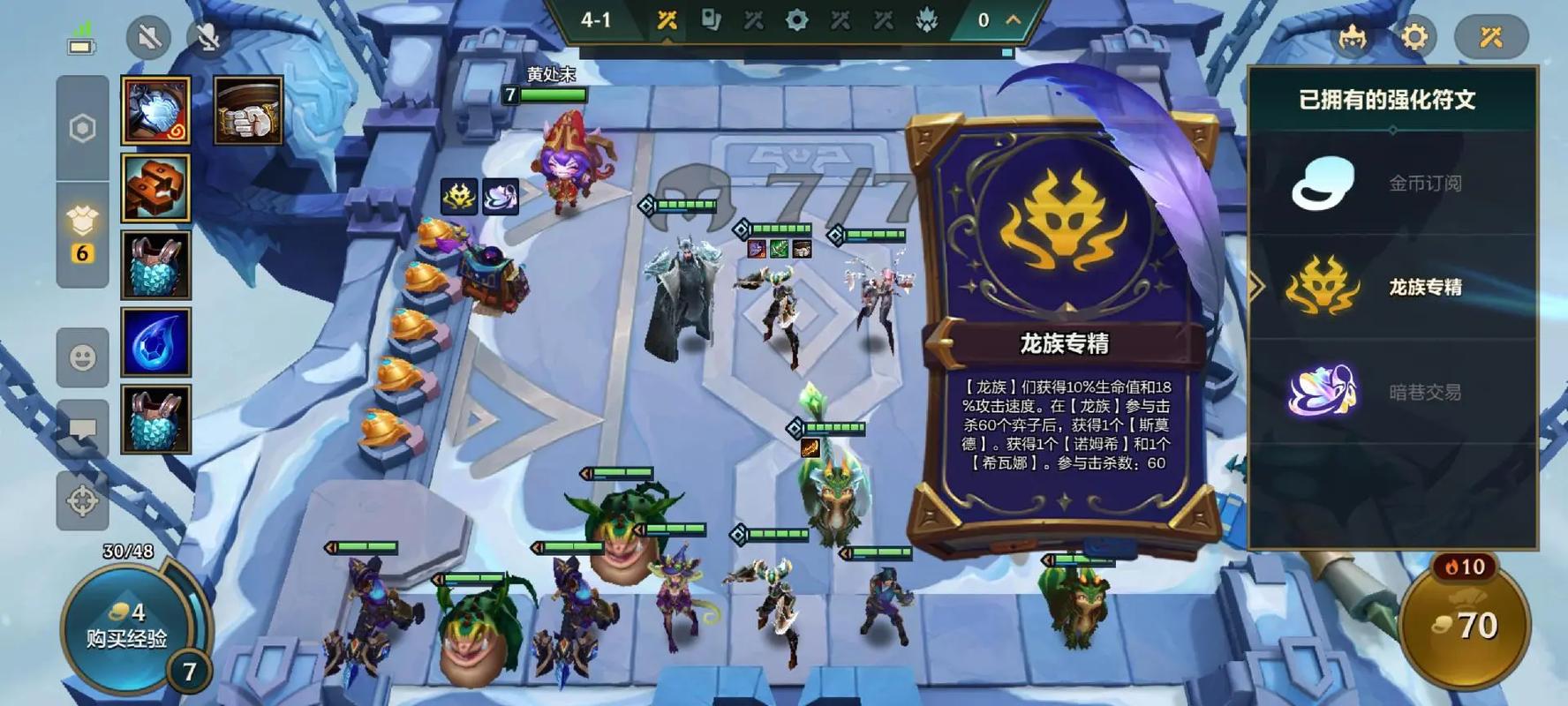The height and width of the screenshot is (706, 1568).
Task: Select the 龙族专精 augment row
Action: [x=1392, y=287]
